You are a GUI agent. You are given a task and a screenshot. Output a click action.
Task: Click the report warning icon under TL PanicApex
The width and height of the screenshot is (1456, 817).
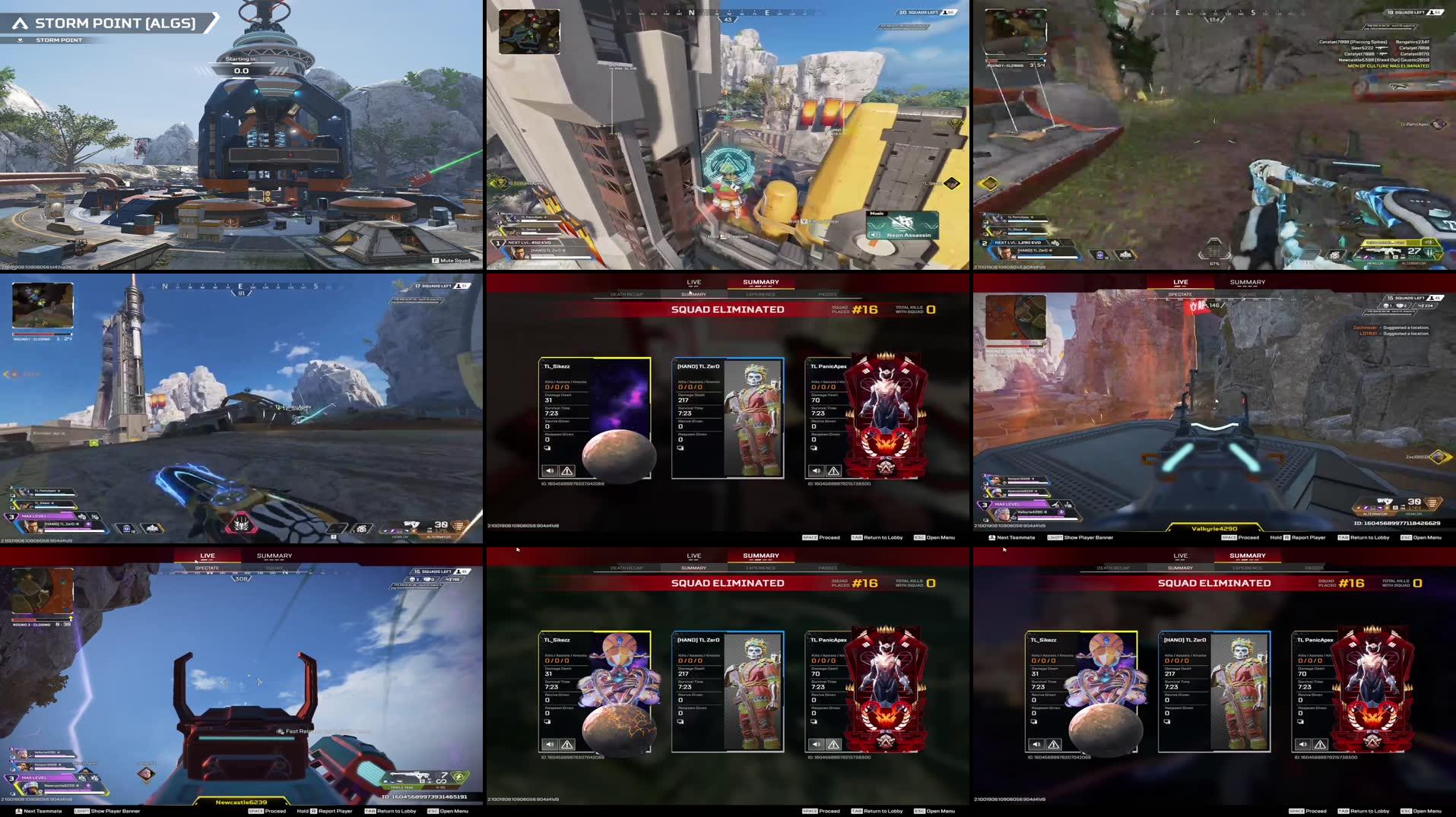[832, 470]
